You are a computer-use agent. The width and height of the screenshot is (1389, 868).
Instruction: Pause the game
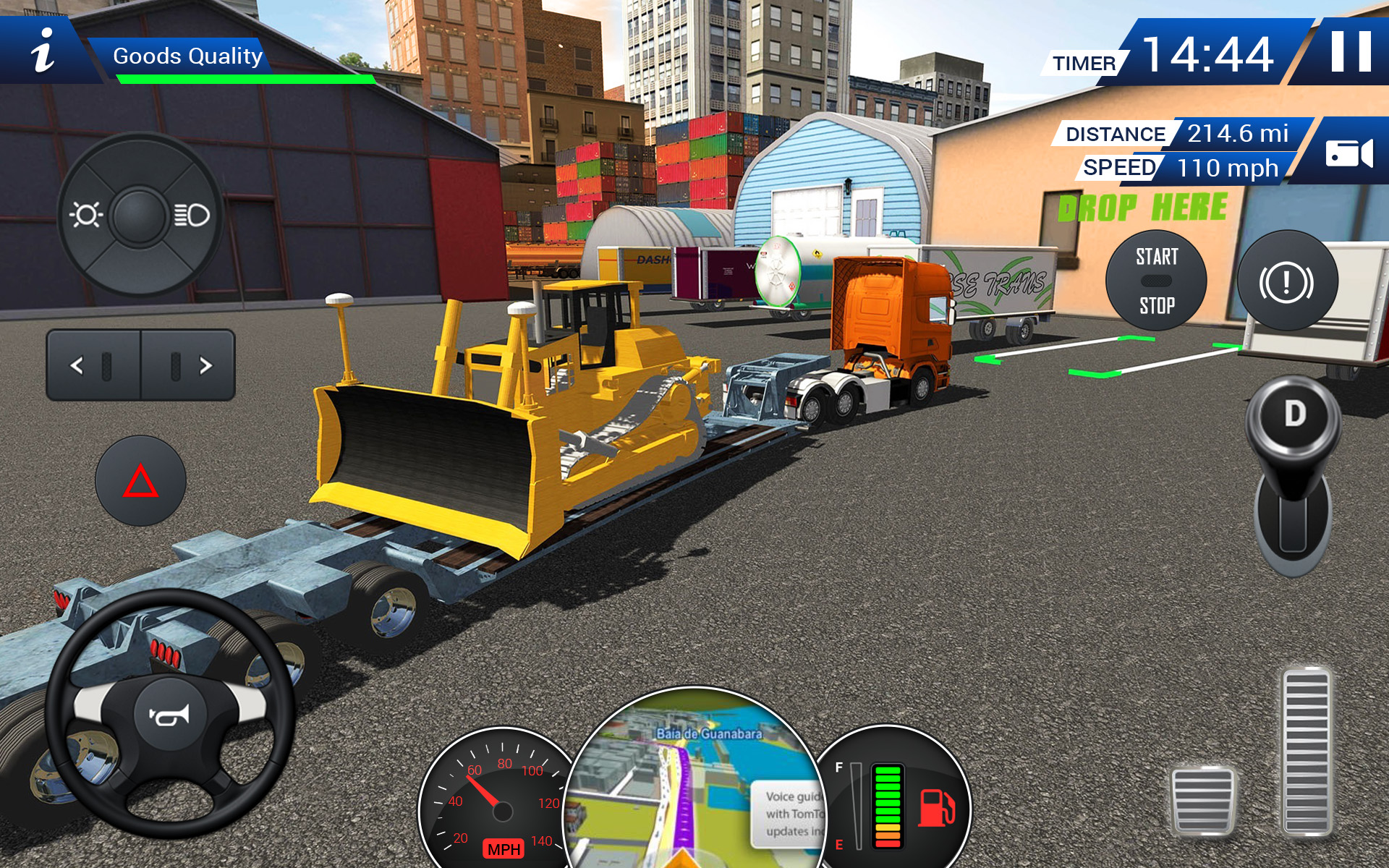(1351, 52)
